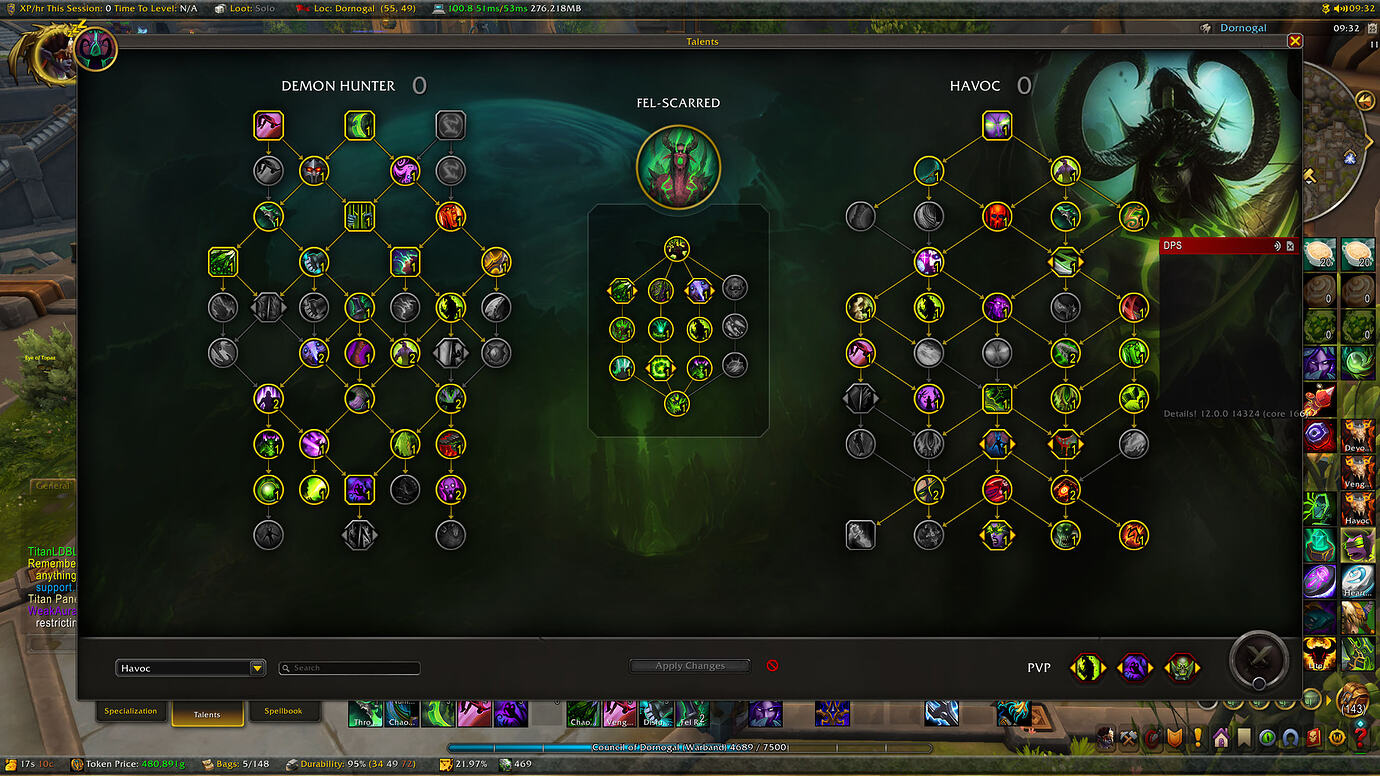This screenshot has height=776, width=1380.
Task: Click the question mark help micro-menu icon
Action: click(1358, 736)
